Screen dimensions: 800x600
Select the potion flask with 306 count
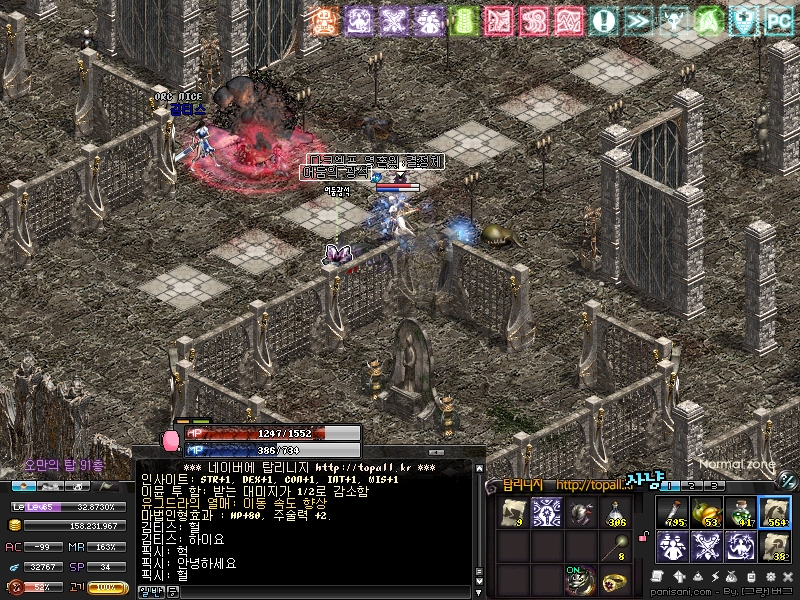click(x=615, y=513)
